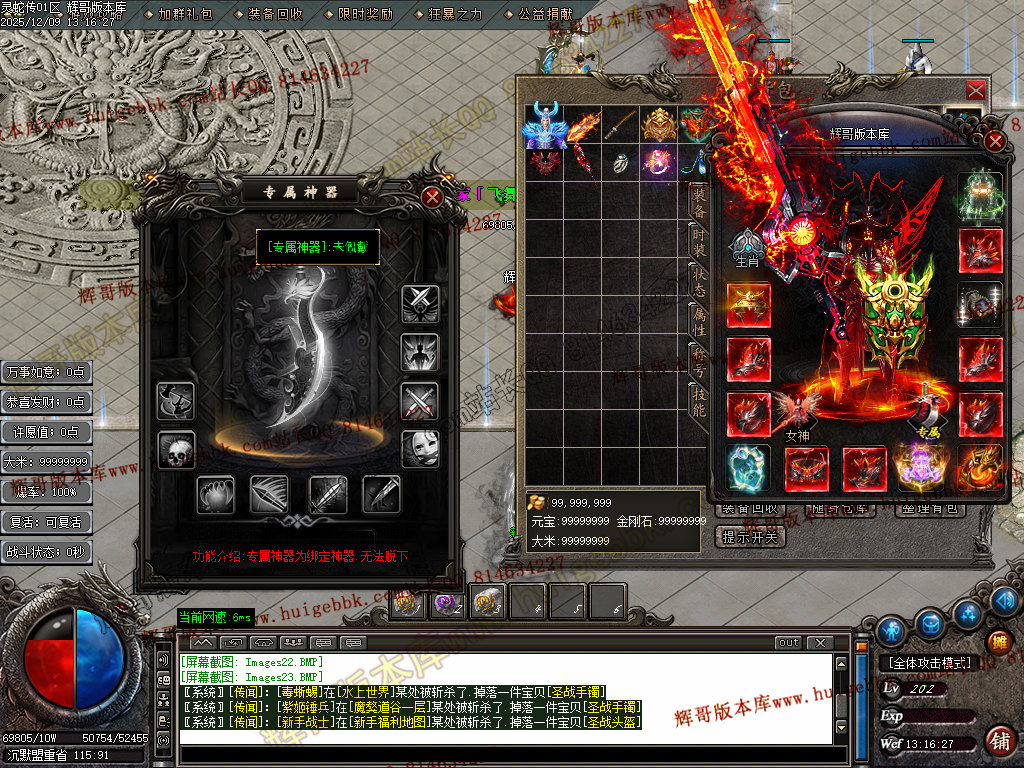Viewport: 1024px width, 768px height.
Task: Click the white mask icon in the artifact window
Action: click(420, 449)
